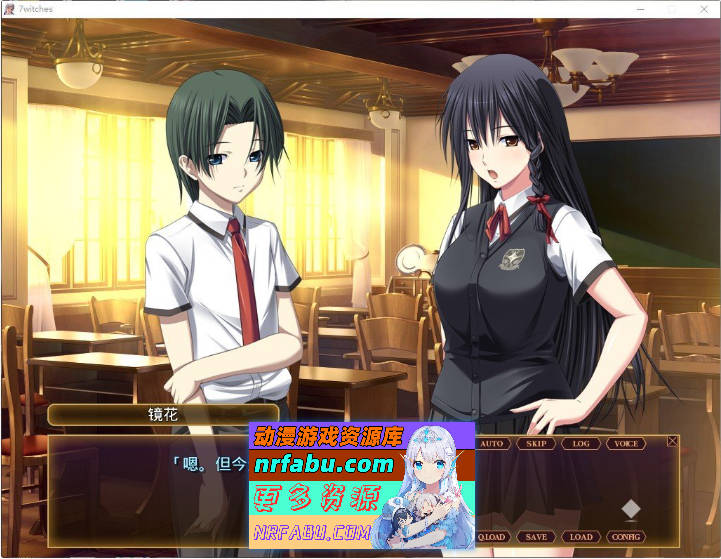
Task: Click the diamond advance-text indicator
Action: [x=630, y=509]
